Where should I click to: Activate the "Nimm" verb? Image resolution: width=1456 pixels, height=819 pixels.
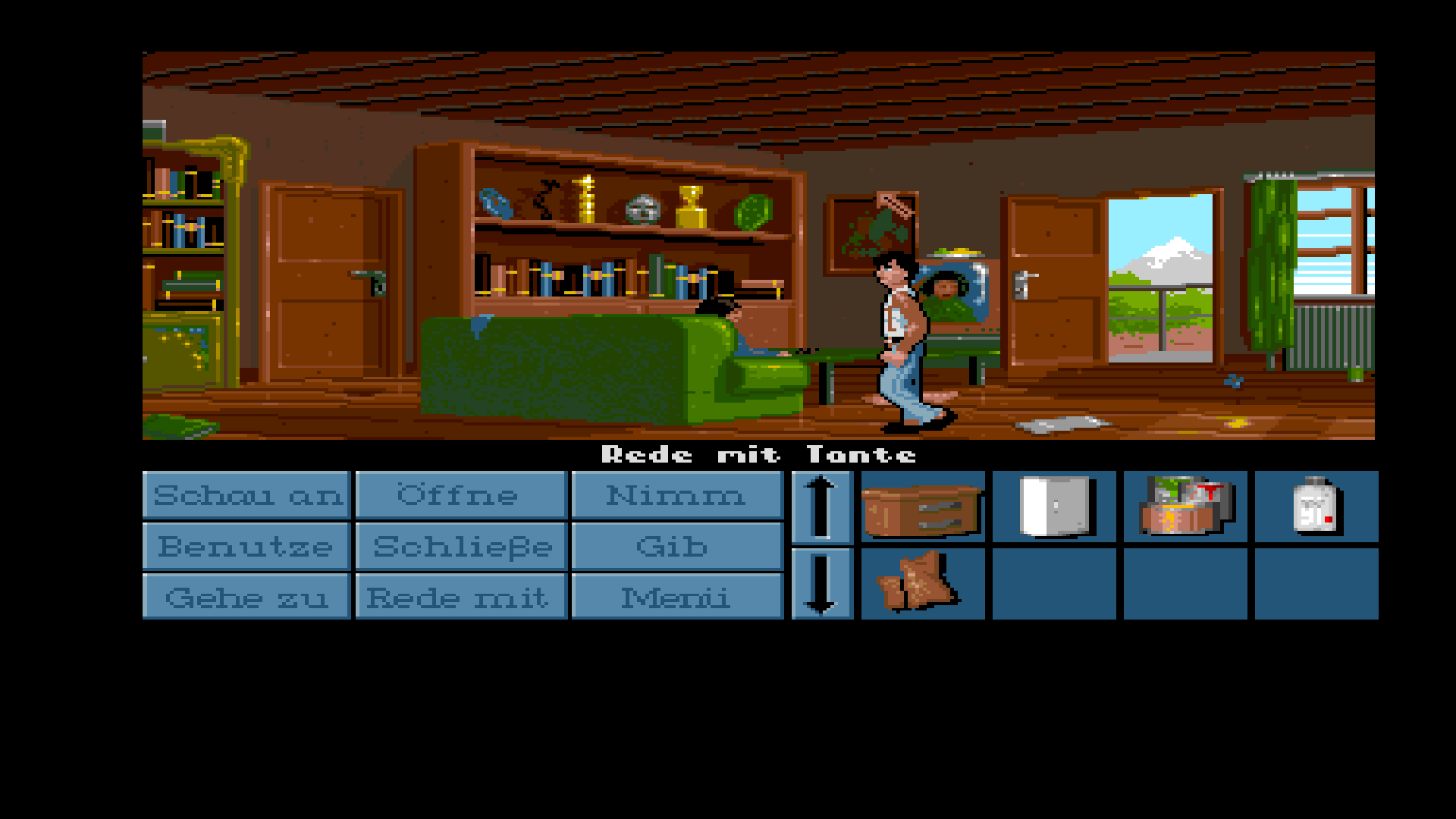point(676,495)
